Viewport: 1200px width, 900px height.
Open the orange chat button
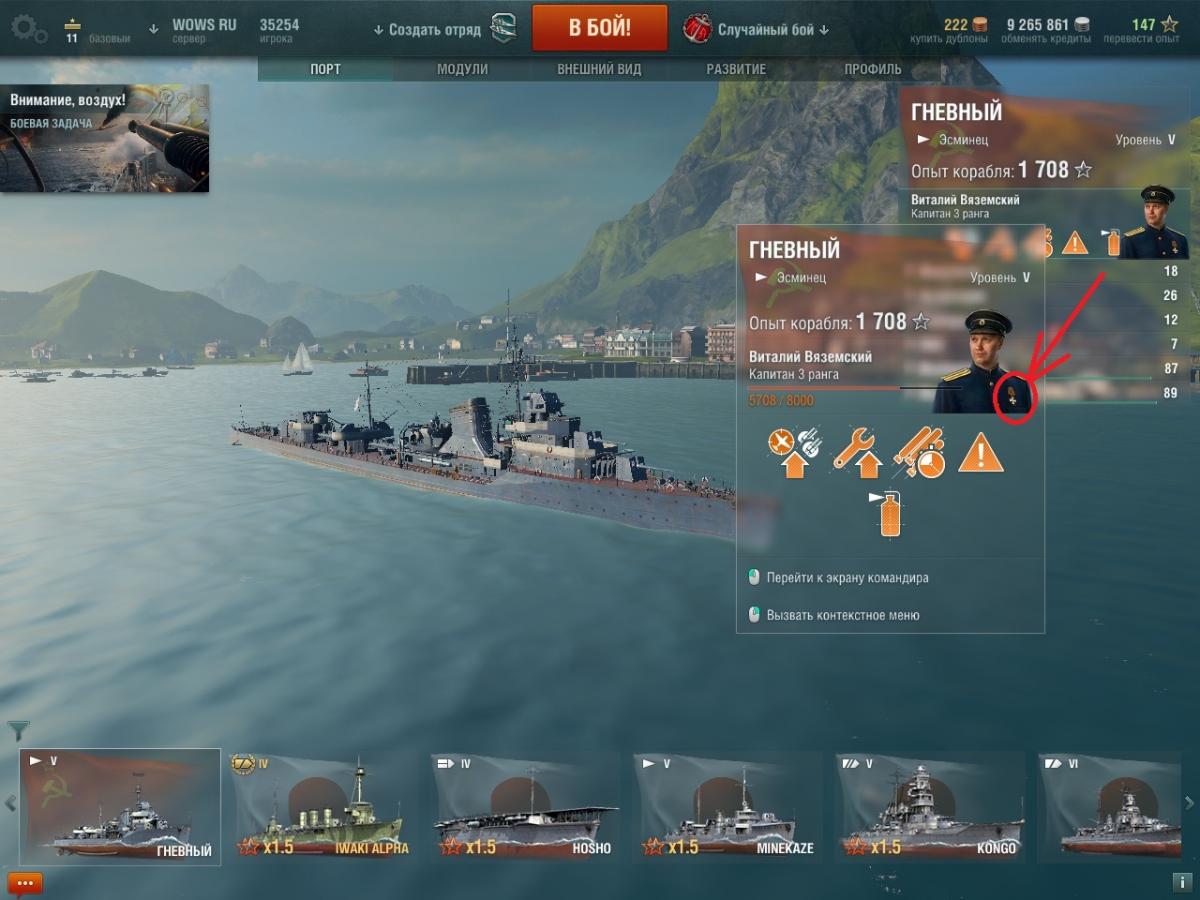point(25,883)
